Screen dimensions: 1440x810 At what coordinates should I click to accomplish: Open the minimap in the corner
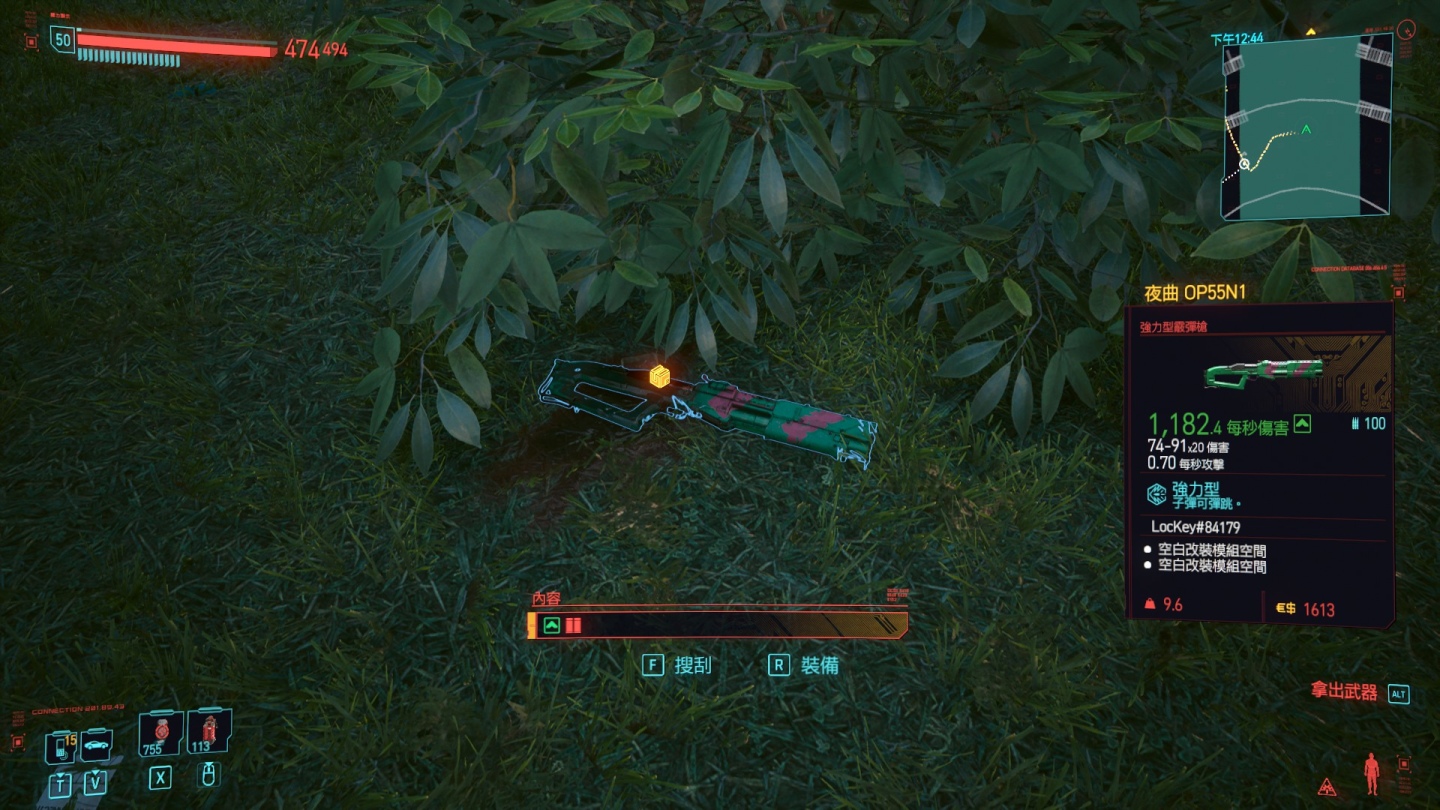point(1306,126)
